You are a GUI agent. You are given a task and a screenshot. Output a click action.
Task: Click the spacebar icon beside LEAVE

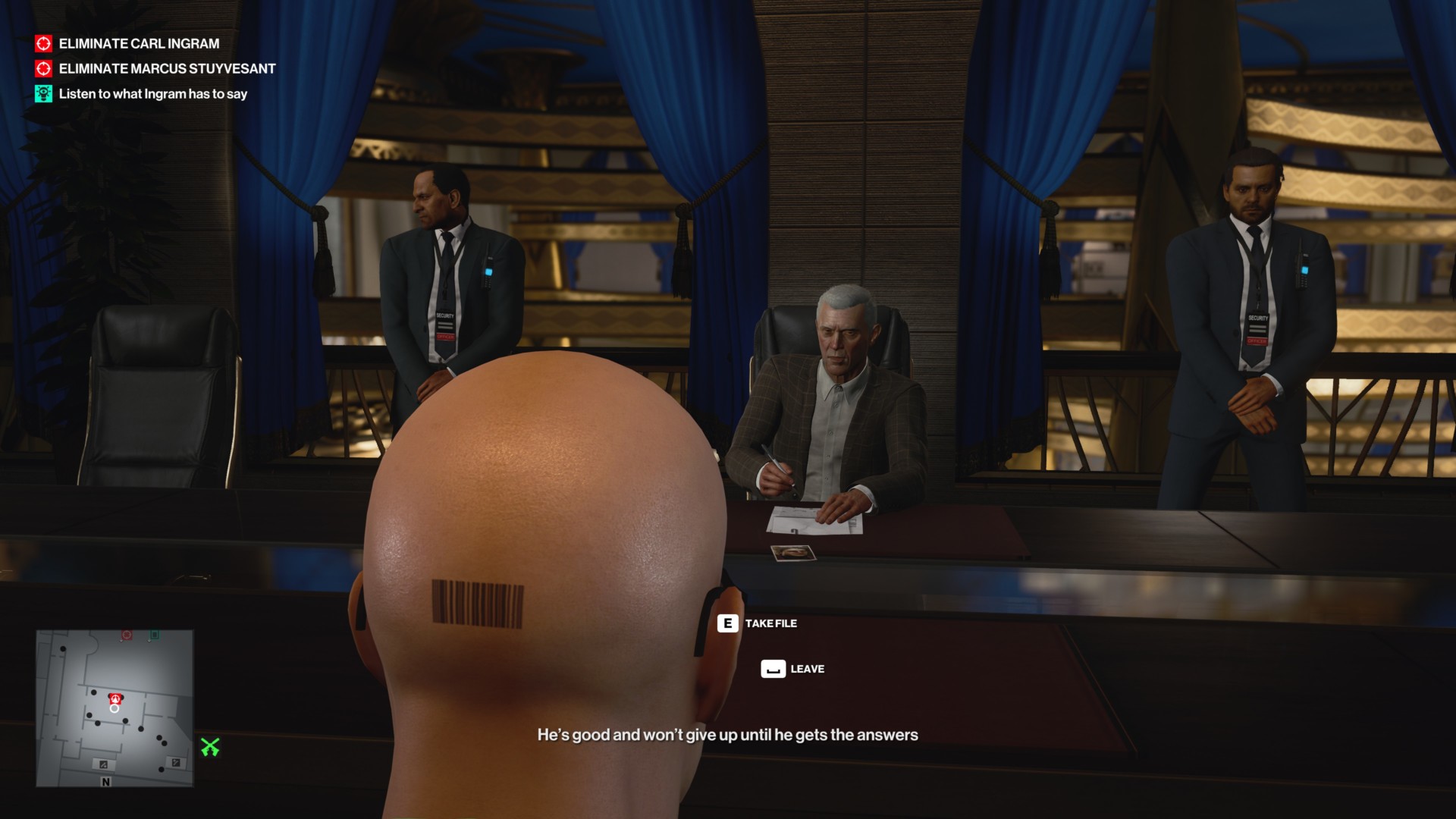[772, 669]
